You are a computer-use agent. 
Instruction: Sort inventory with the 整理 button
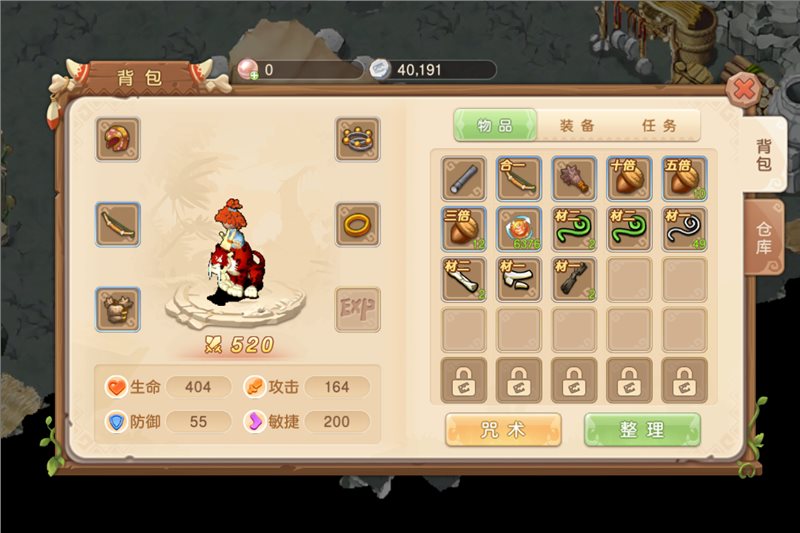pos(642,430)
